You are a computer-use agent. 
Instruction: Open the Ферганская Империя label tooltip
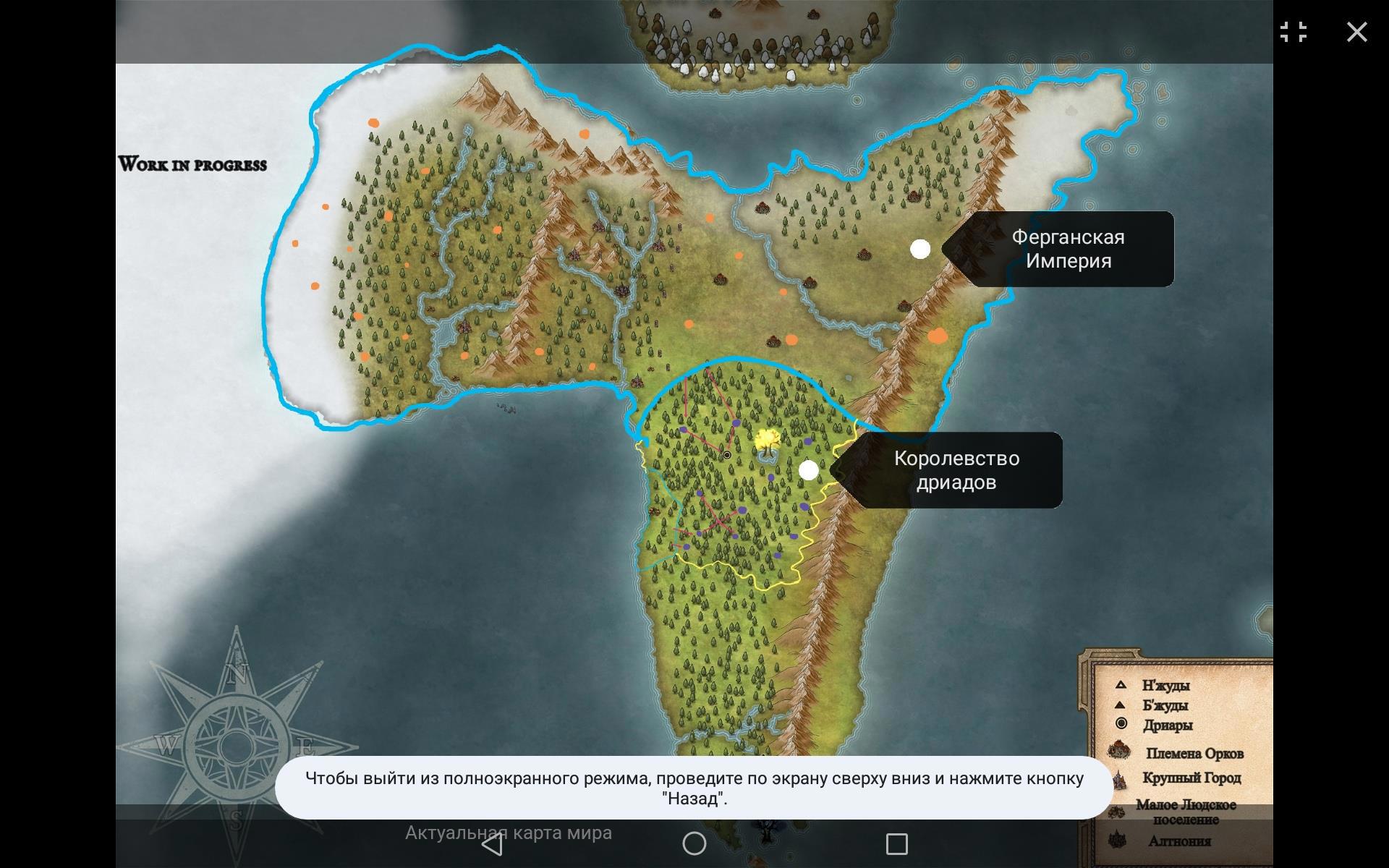click(1067, 249)
